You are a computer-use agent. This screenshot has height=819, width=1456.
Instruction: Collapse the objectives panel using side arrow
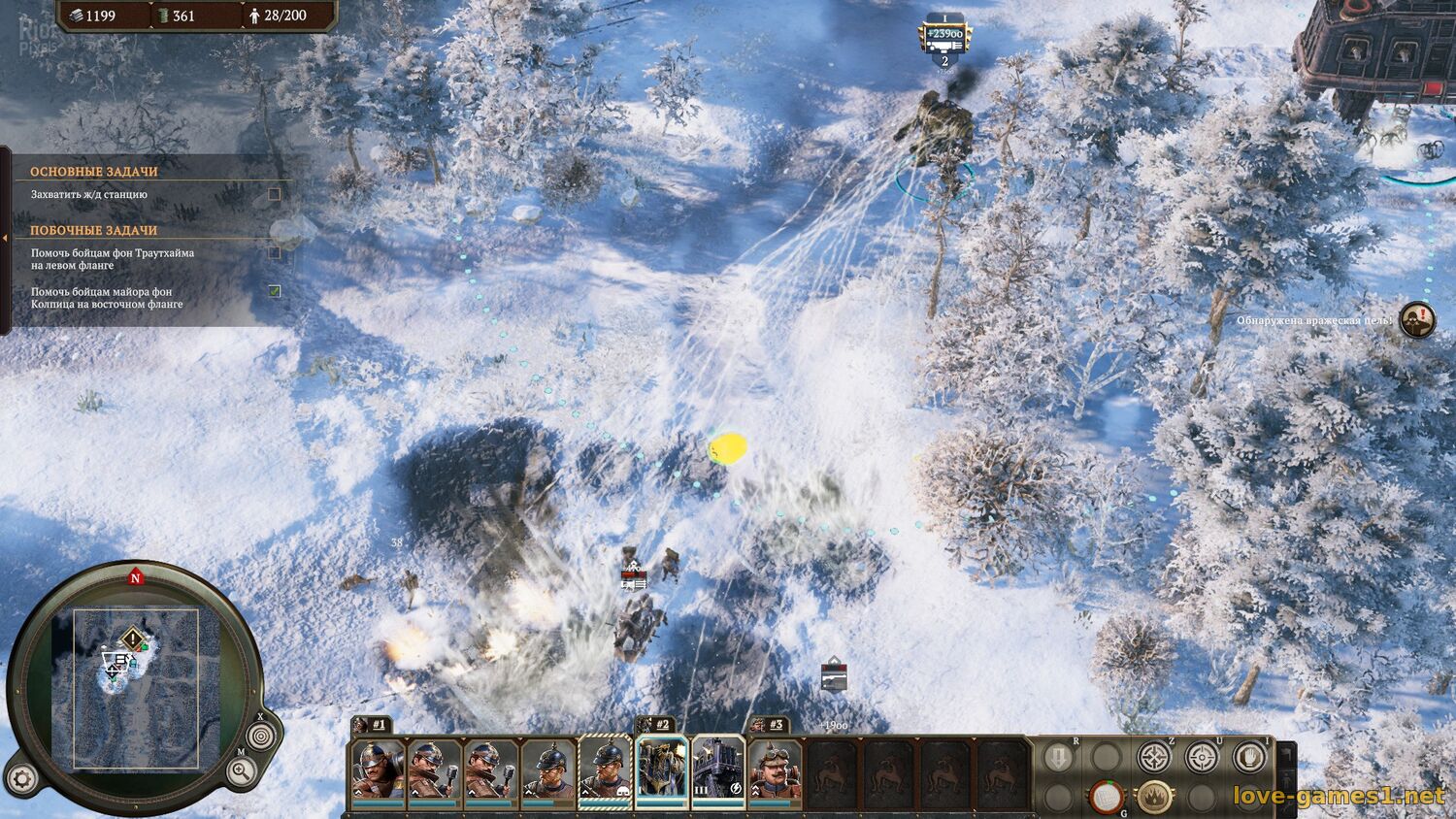pos(5,238)
